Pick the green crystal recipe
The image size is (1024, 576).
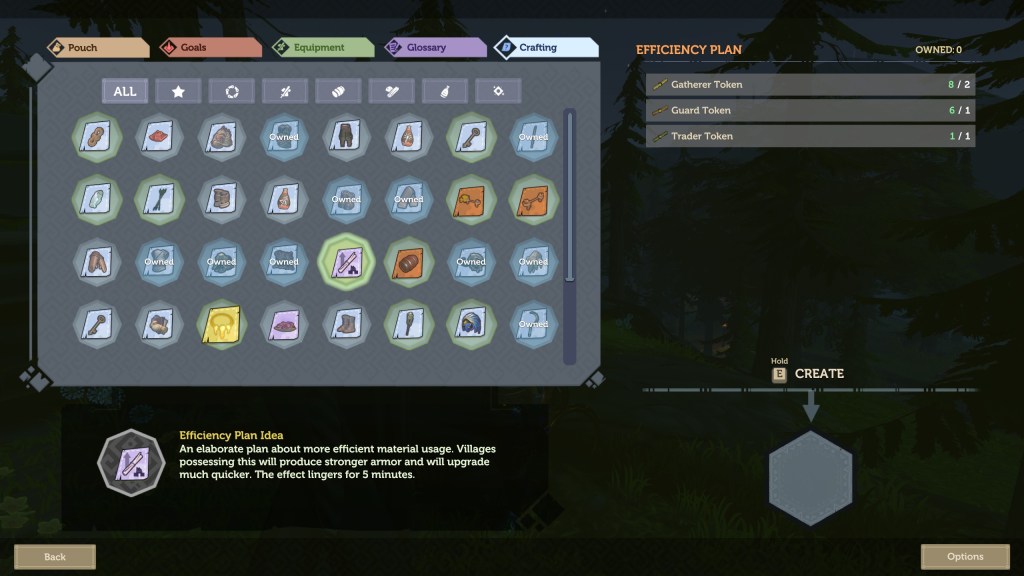97,199
